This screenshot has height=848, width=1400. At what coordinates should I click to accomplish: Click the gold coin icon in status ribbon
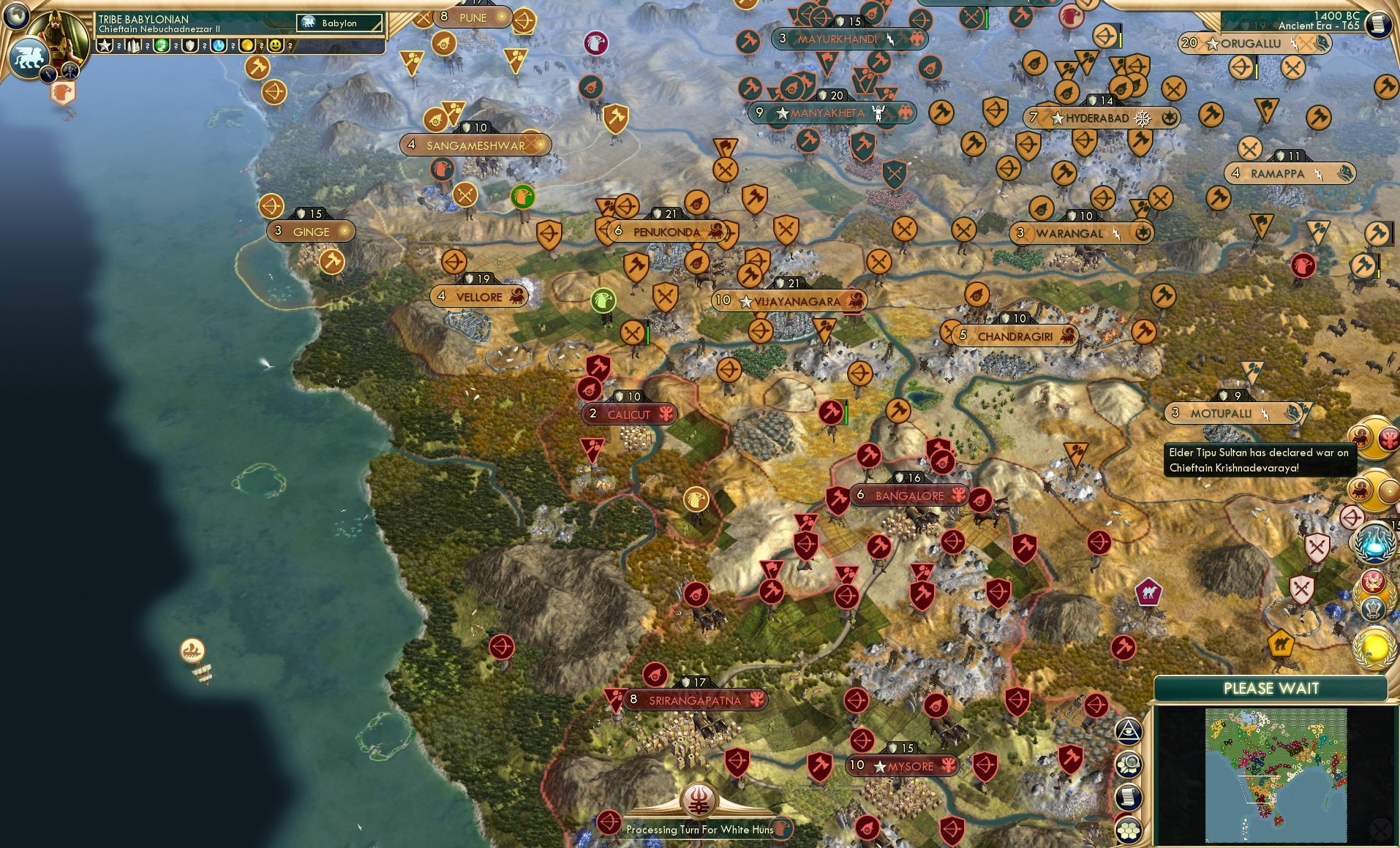(x=246, y=45)
